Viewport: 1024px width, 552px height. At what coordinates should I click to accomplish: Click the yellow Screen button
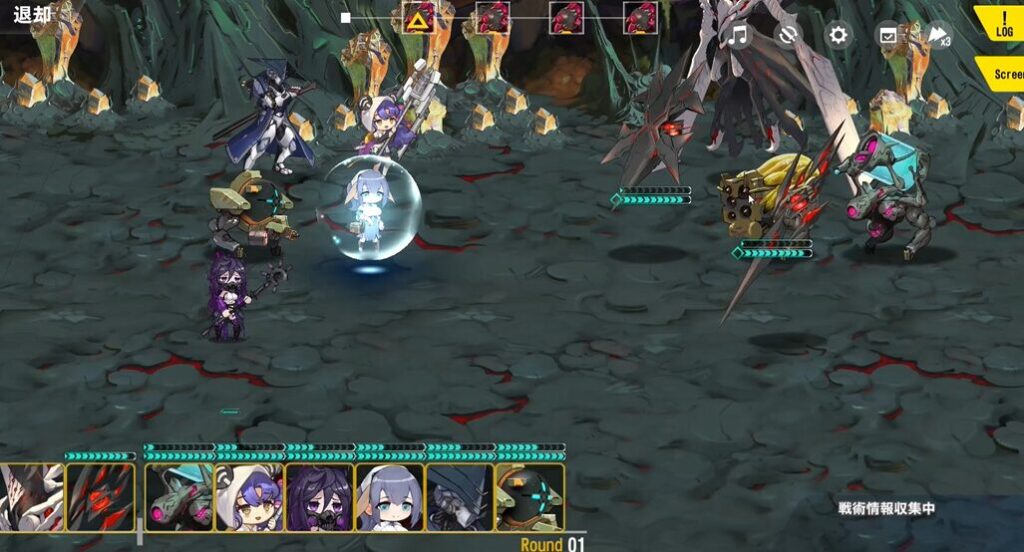point(1003,73)
